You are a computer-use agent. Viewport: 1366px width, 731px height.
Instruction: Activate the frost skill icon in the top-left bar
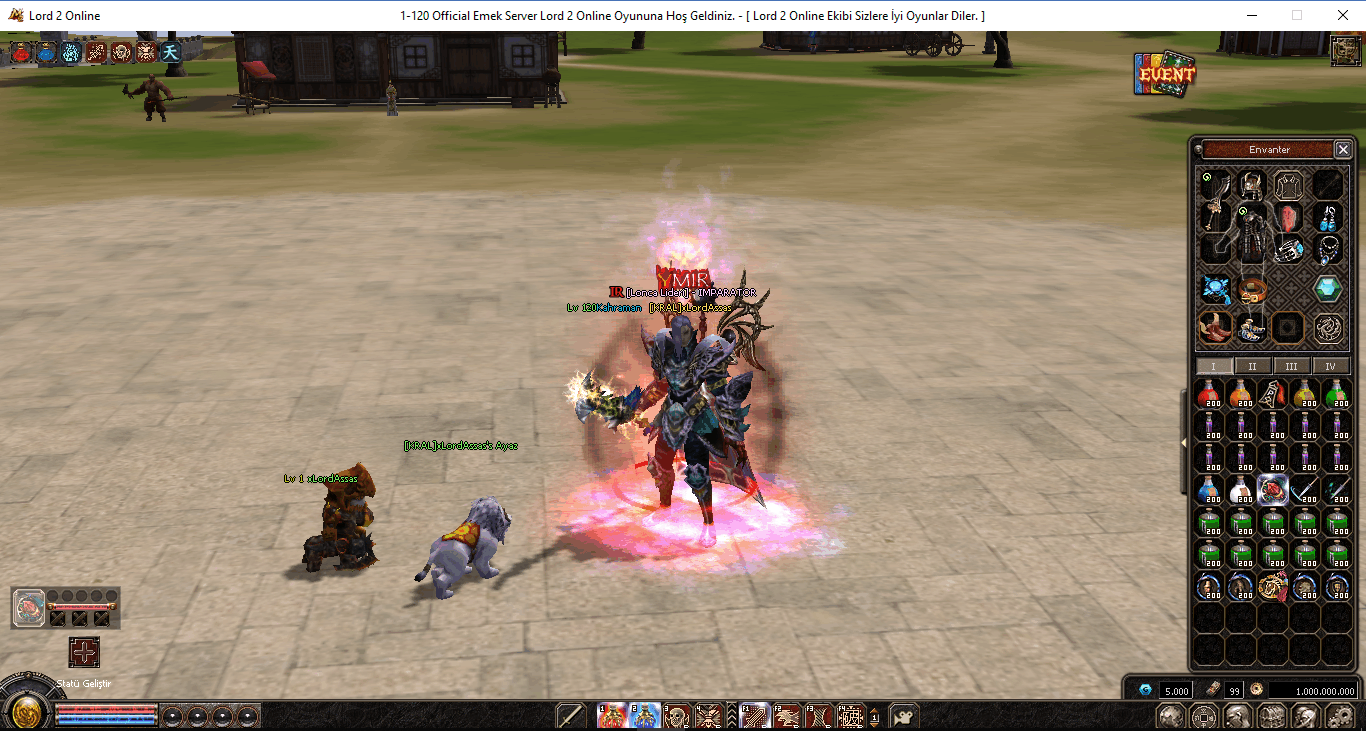point(71,52)
